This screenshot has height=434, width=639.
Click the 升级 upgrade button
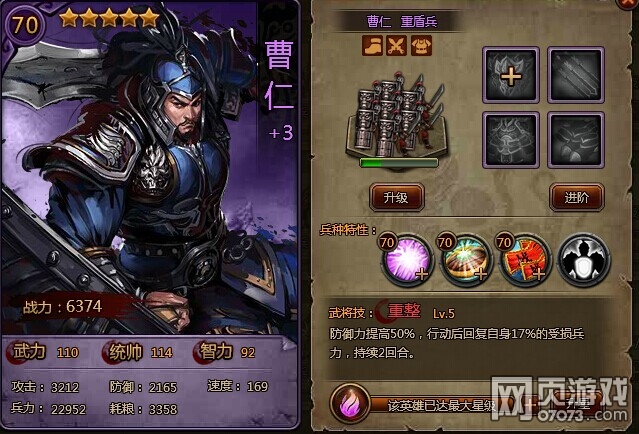396,197
